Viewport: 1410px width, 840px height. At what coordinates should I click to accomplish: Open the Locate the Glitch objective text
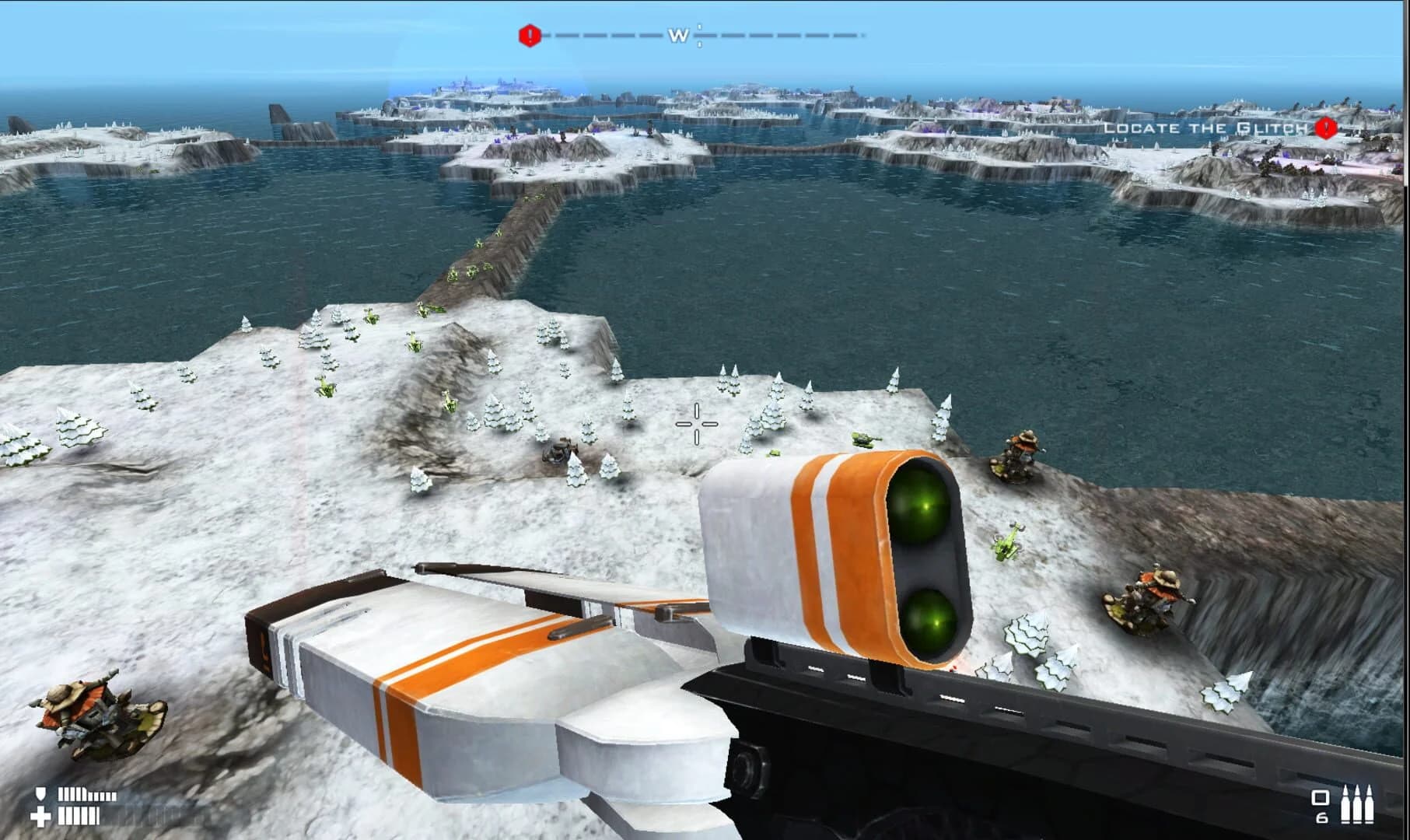click(1205, 127)
